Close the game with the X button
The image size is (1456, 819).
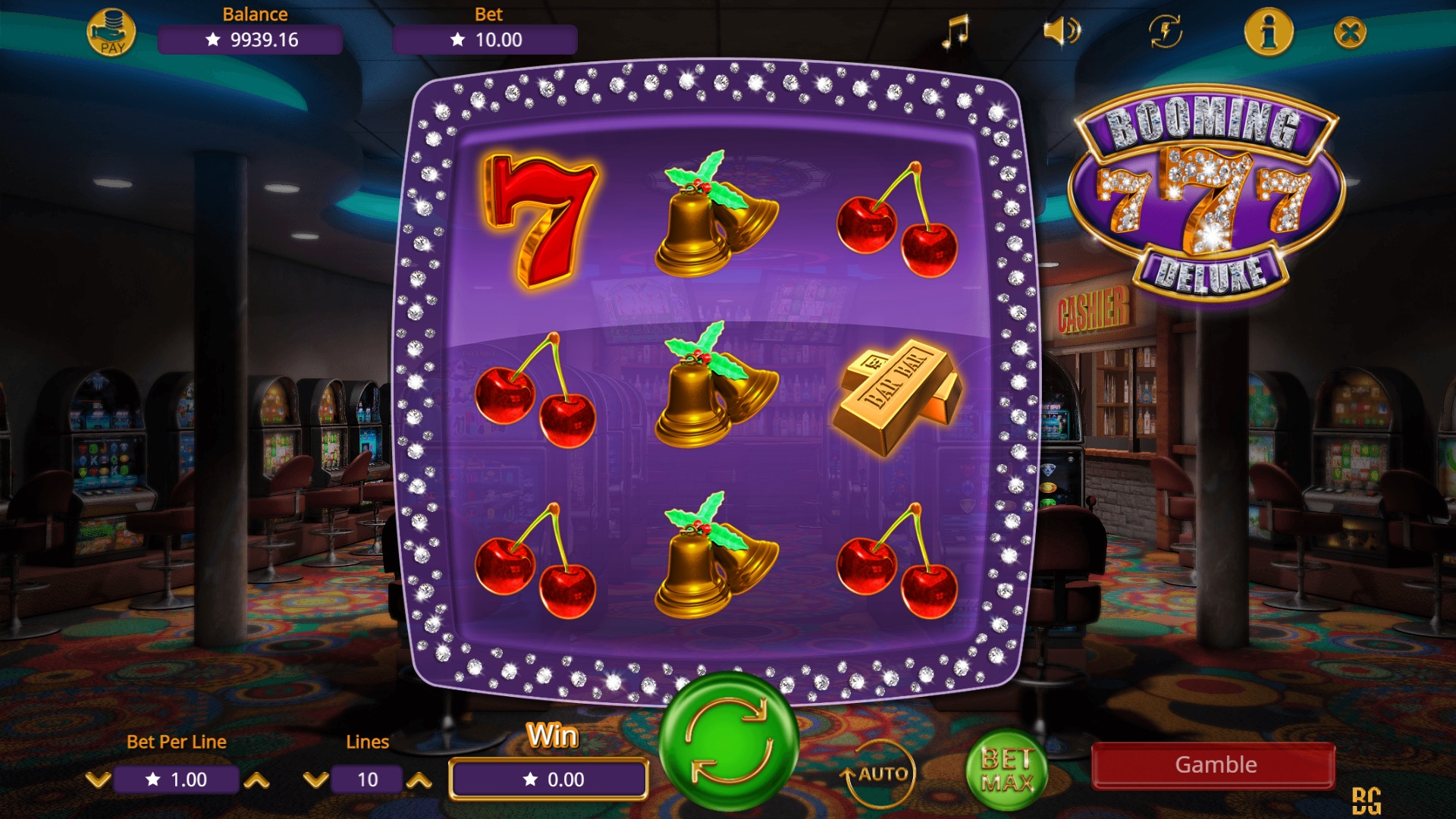pyautogui.click(x=1350, y=33)
